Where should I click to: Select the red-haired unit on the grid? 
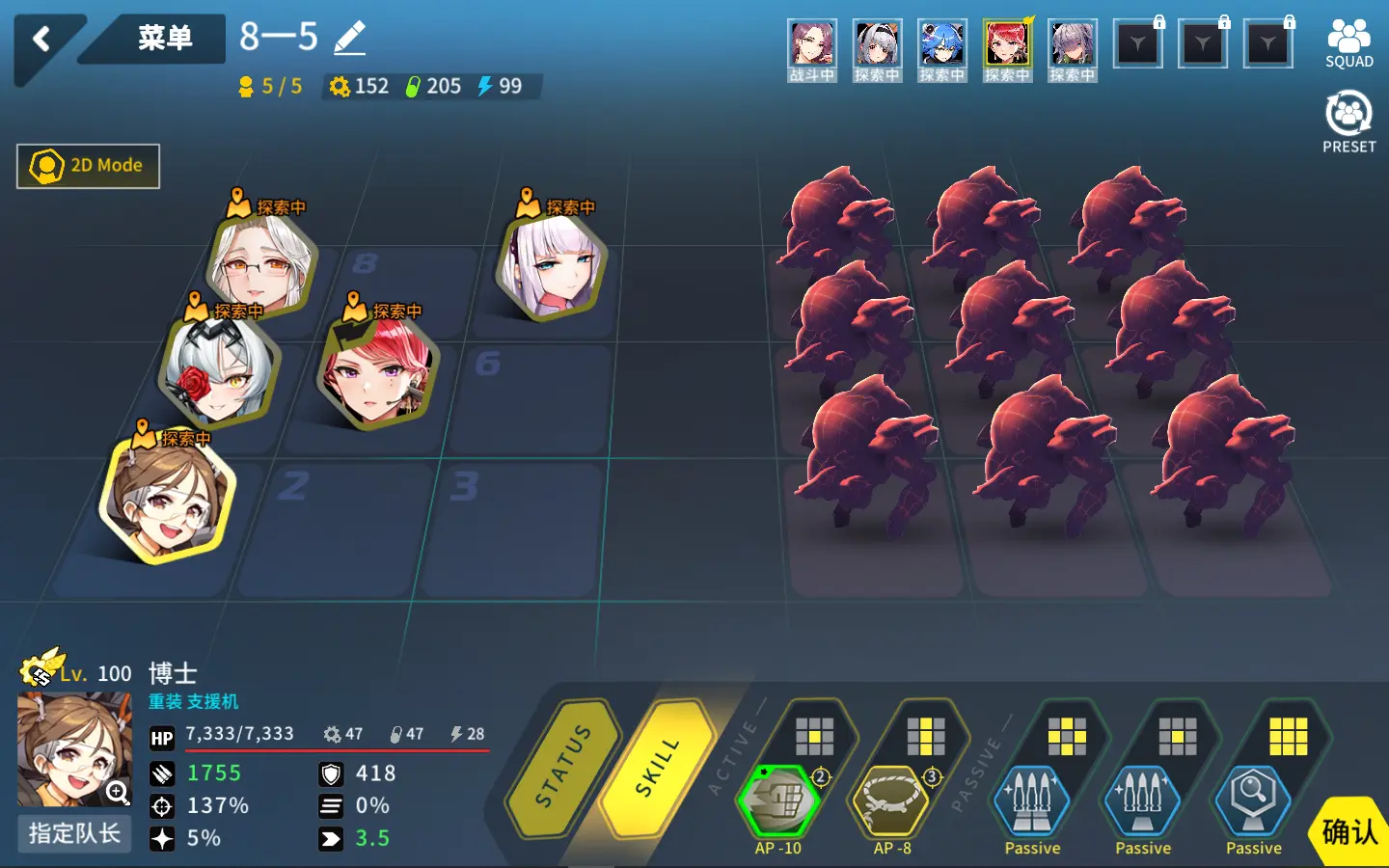[x=377, y=371]
